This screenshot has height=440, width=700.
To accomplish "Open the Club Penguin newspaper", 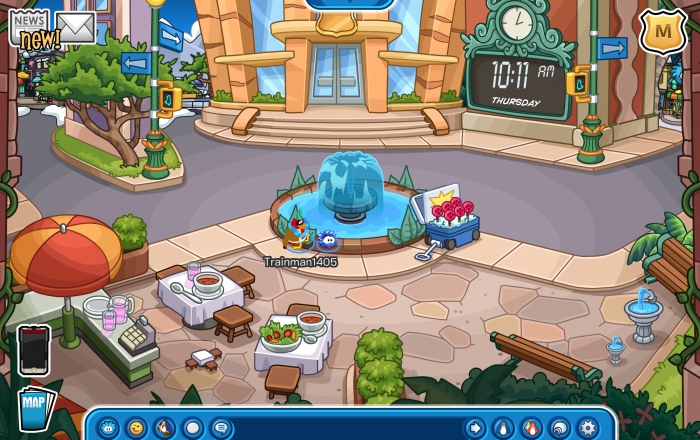I will (x=28, y=28).
